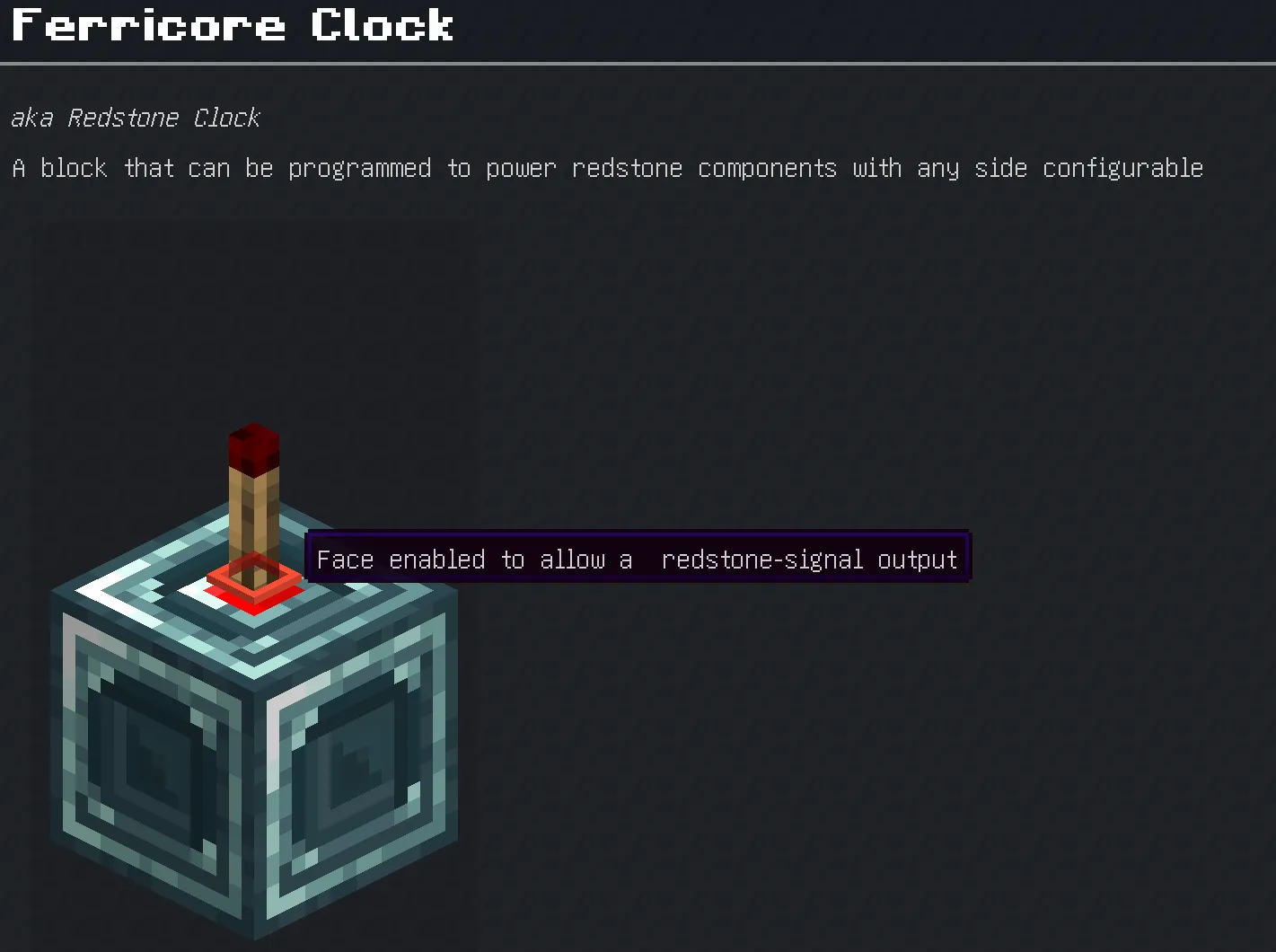Click the torch's wooden stick
1276x952 pixels.
[x=252, y=512]
